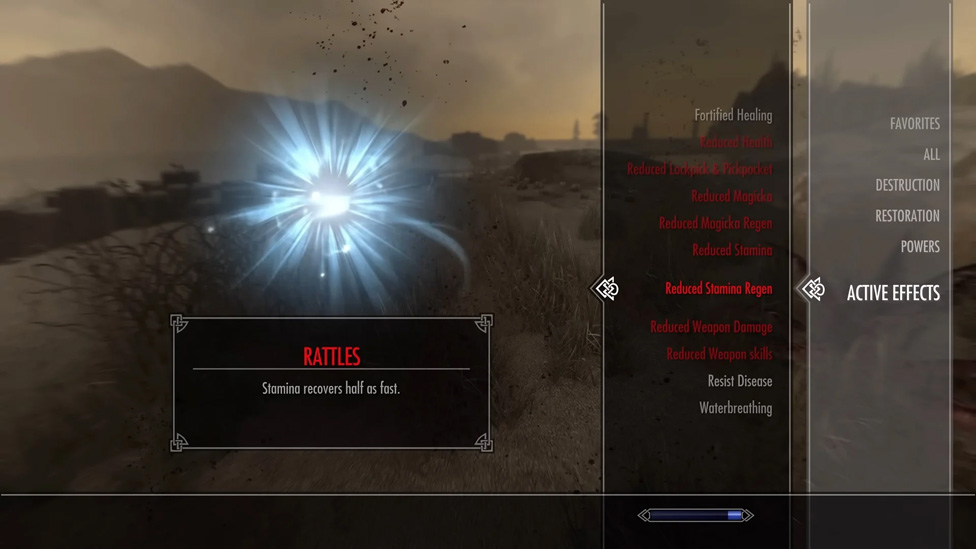View the Resist Disease effect
Image resolution: width=976 pixels, height=549 pixels.
739,381
